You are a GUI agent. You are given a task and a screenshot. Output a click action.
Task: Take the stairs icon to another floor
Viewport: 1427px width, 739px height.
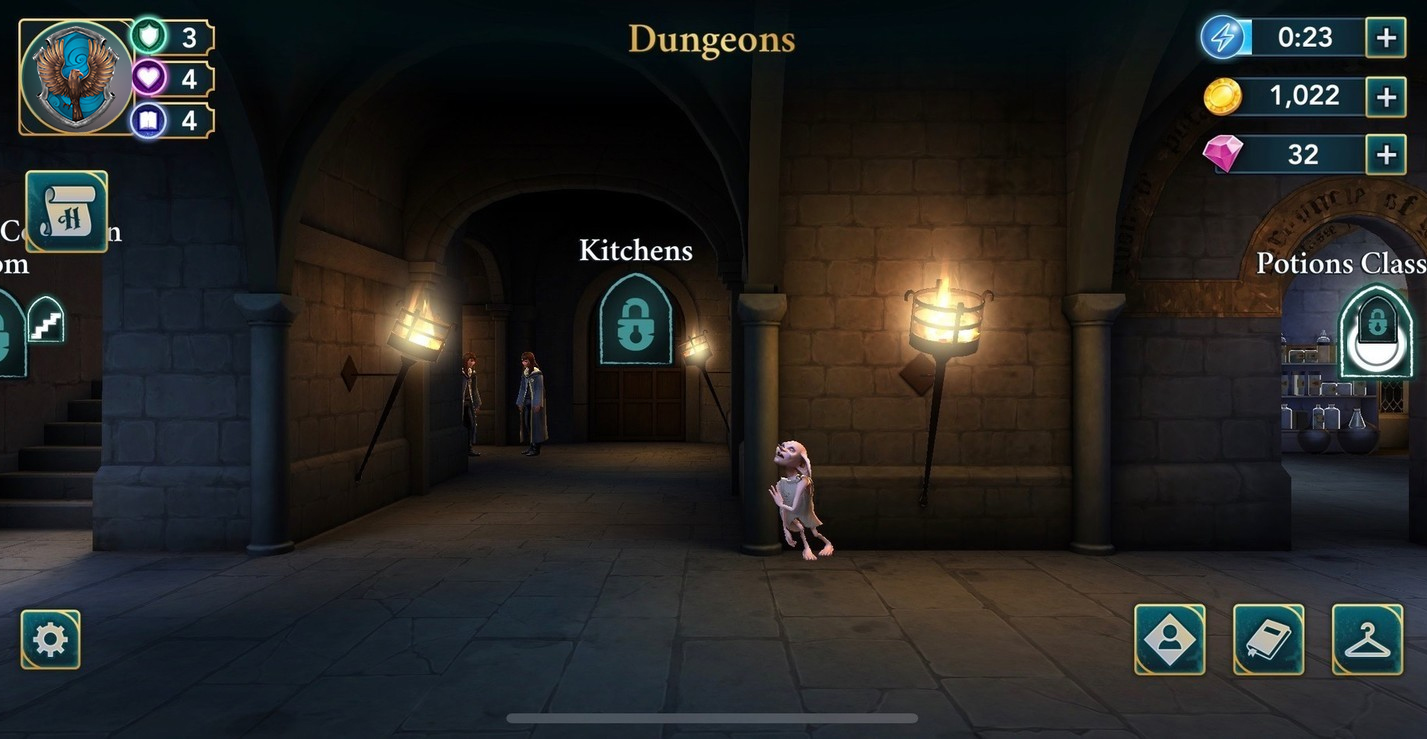[x=45, y=321]
